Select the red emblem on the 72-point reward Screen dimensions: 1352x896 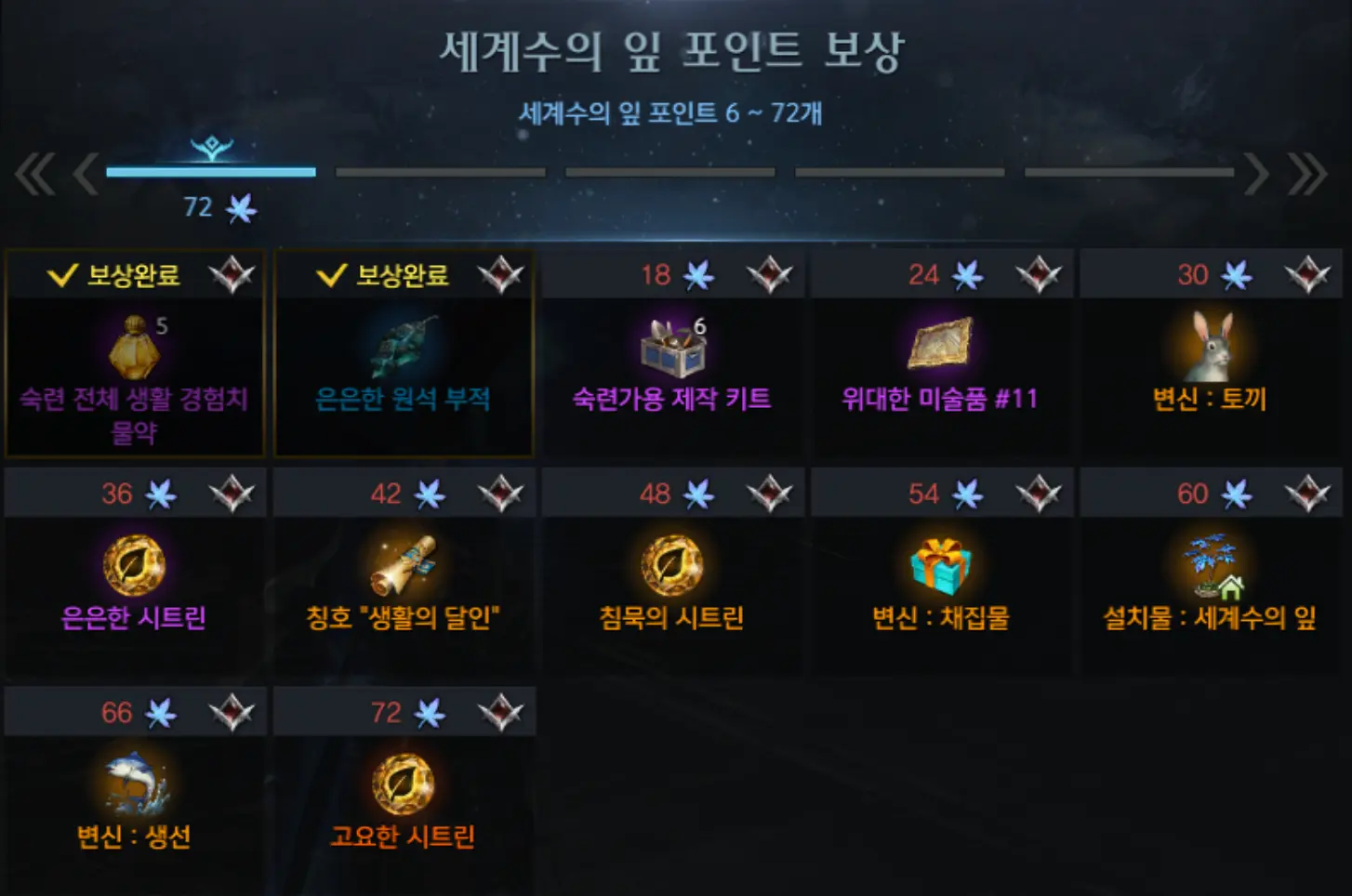click(x=502, y=711)
